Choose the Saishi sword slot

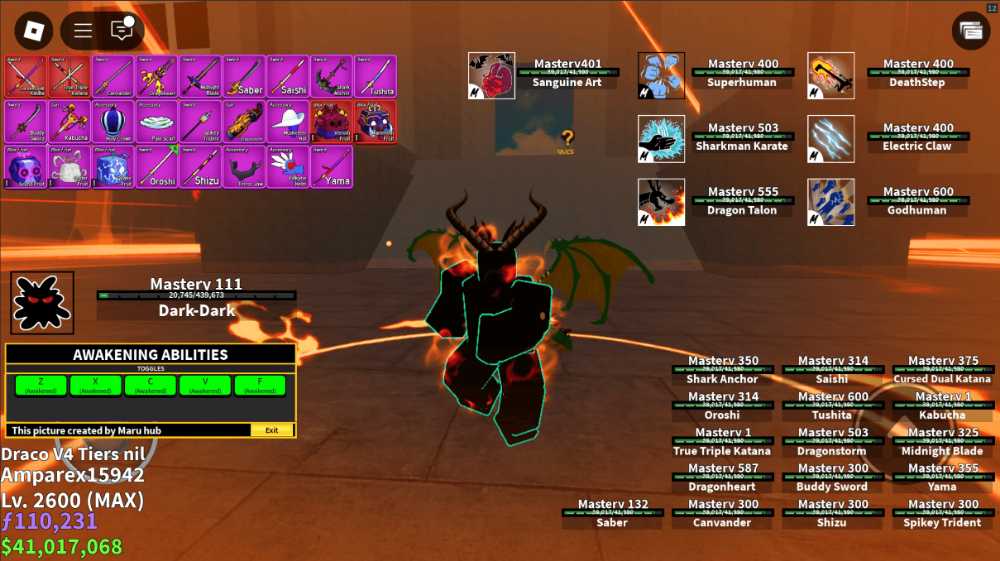[x=288, y=76]
